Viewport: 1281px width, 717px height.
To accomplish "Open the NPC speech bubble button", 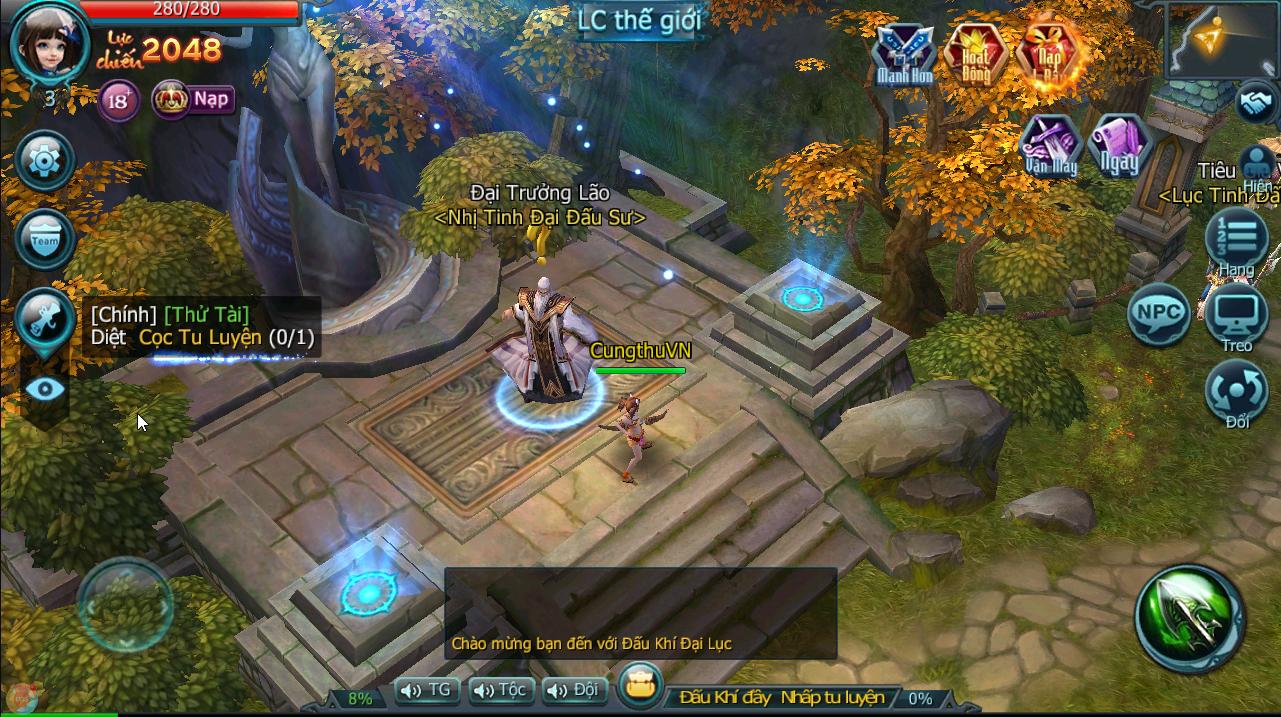I will point(1158,314).
